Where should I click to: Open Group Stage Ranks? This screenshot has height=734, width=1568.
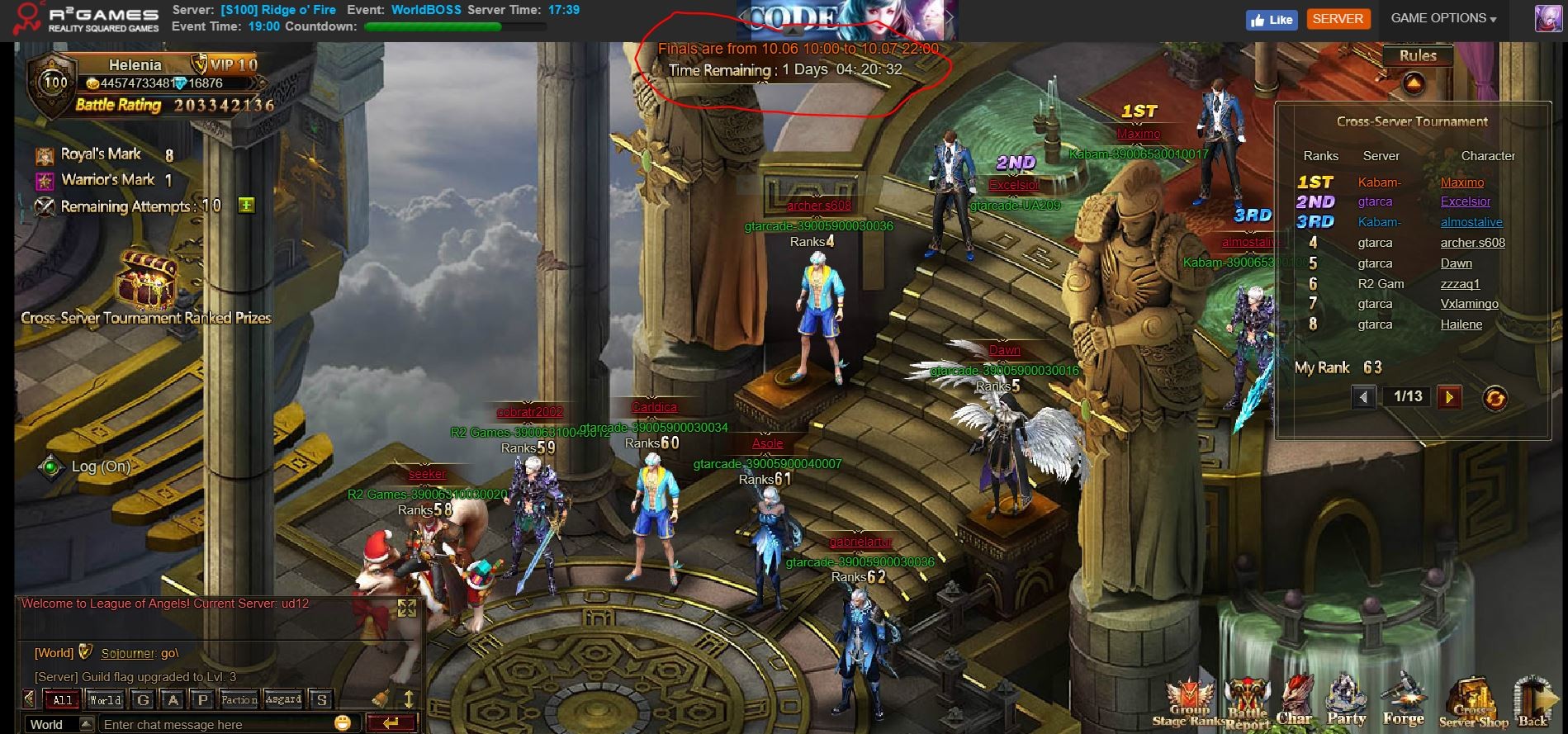1189,702
